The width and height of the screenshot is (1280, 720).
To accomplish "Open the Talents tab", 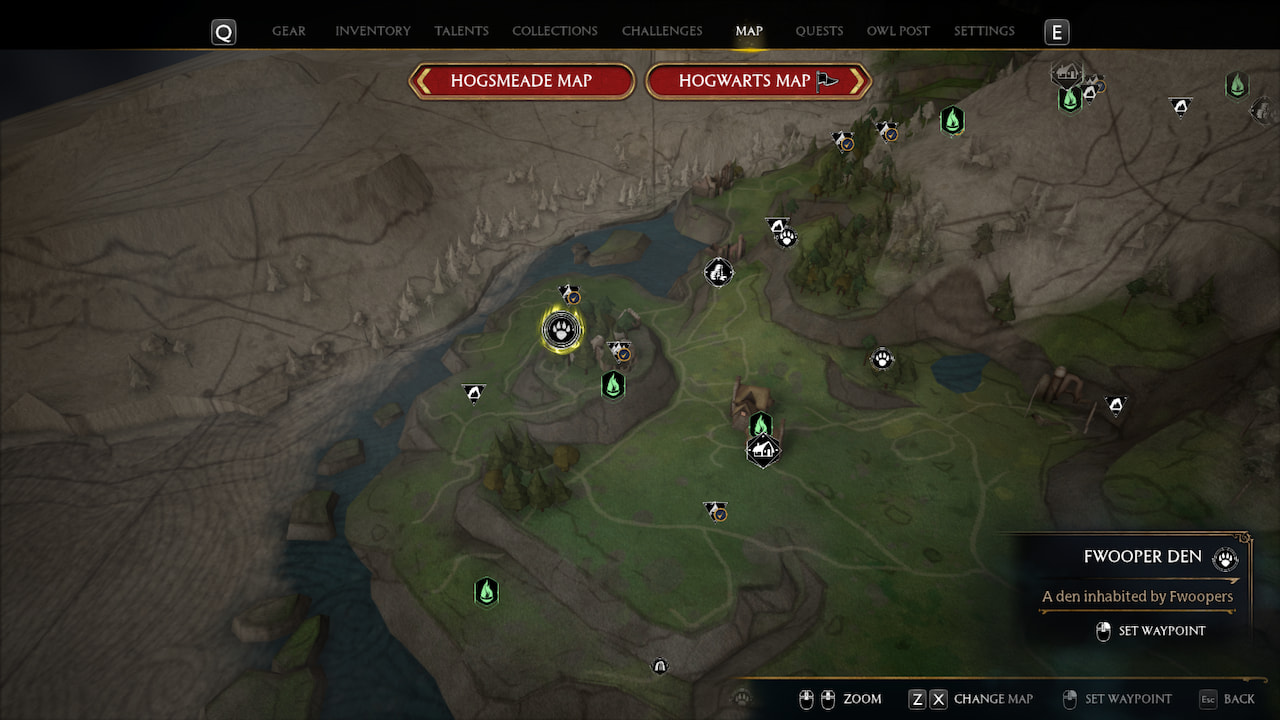I will (x=461, y=31).
